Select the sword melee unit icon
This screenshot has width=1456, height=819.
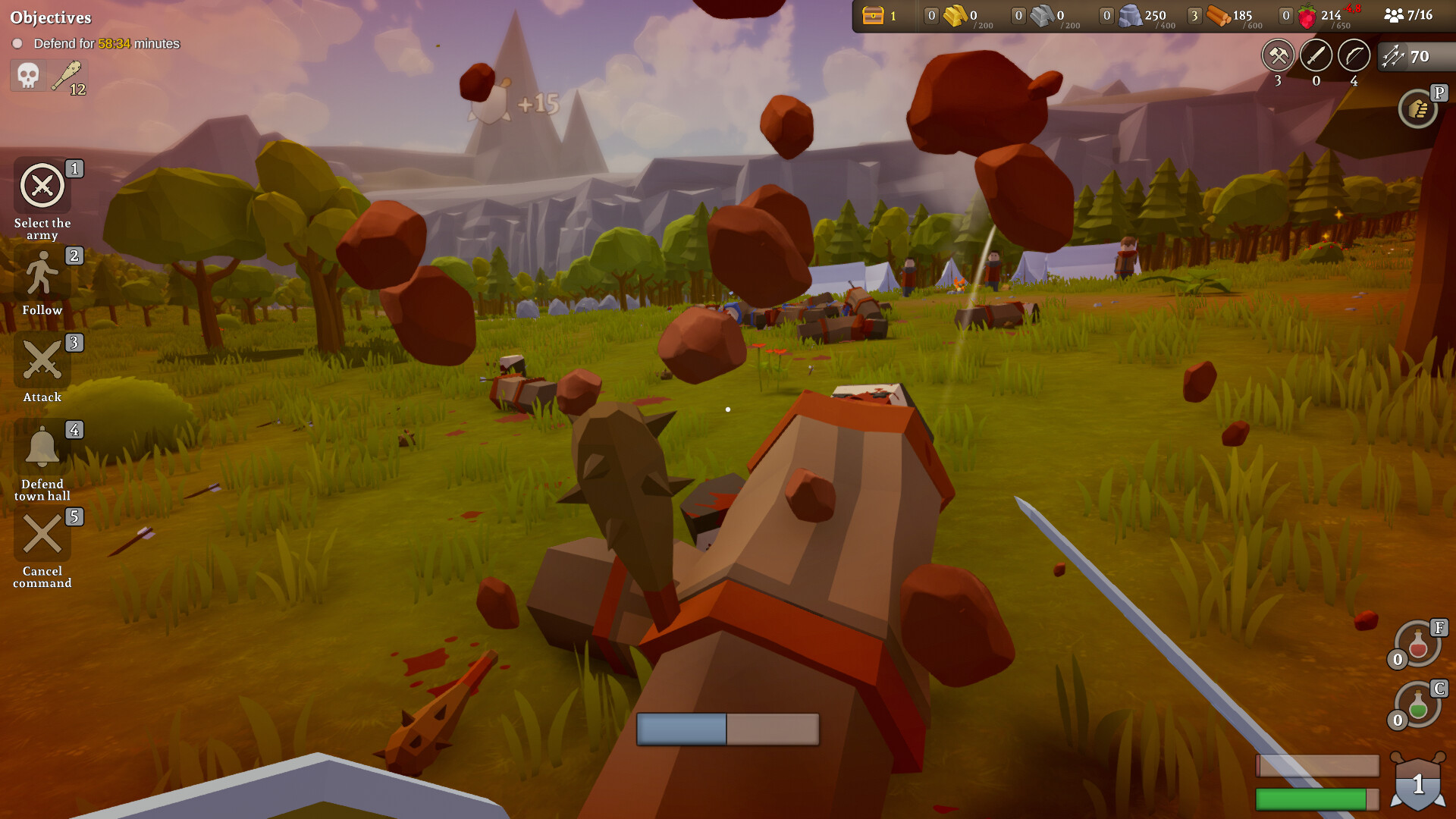click(x=1316, y=55)
